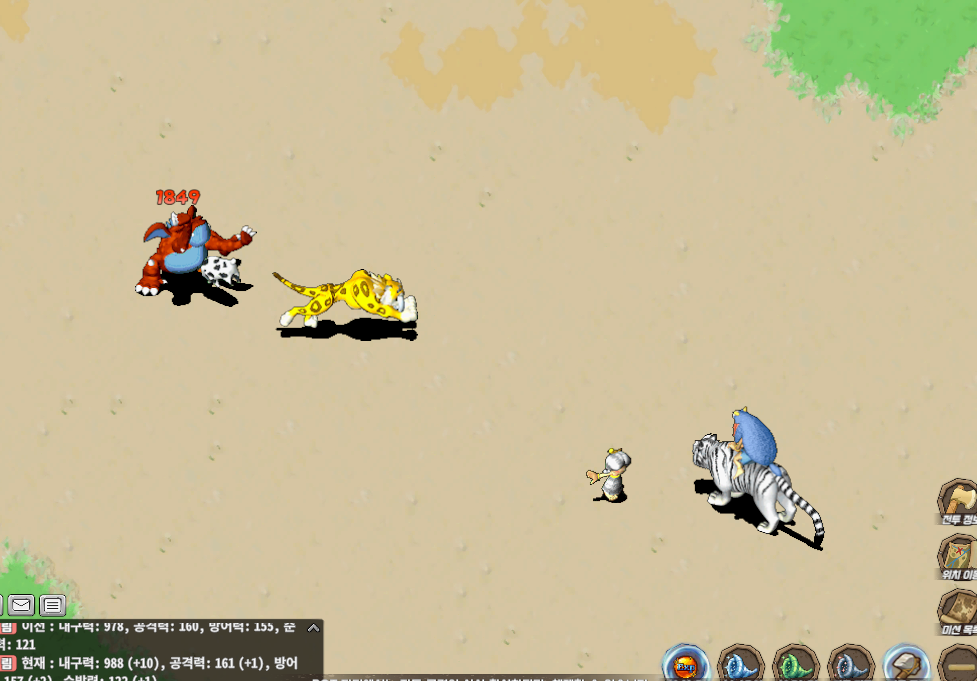Select the green horn item slot
This screenshot has height=681, width=977.
pos(796,665)
